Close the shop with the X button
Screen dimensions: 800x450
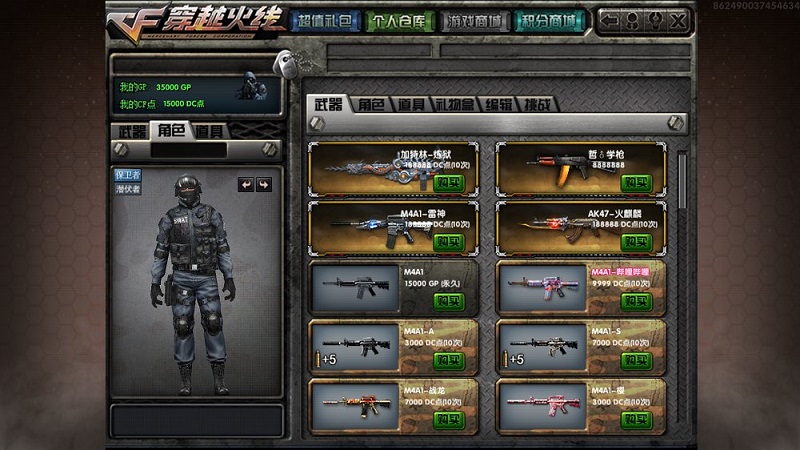tap(677, 20)
